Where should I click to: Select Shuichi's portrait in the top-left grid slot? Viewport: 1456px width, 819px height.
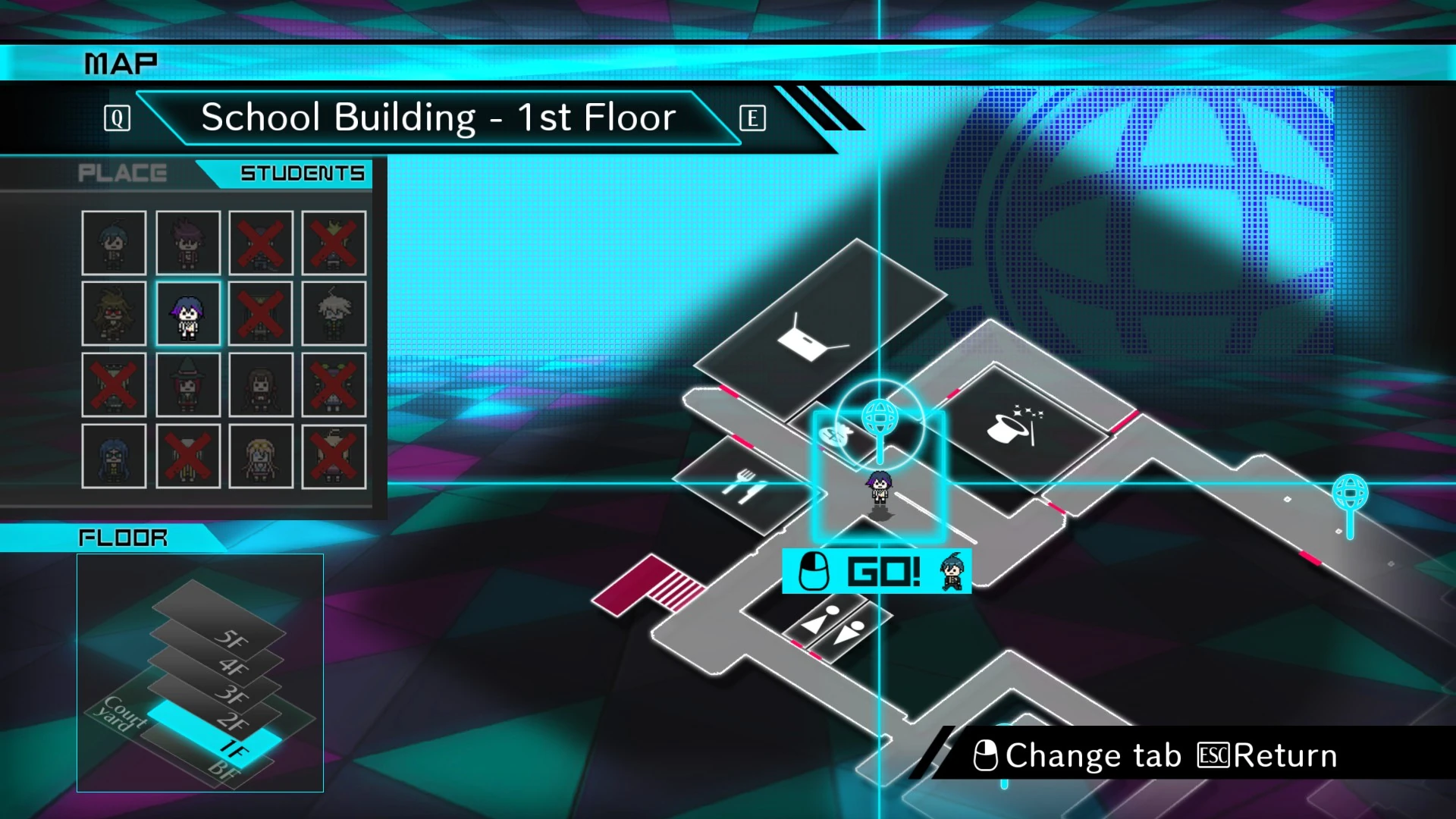115,243
